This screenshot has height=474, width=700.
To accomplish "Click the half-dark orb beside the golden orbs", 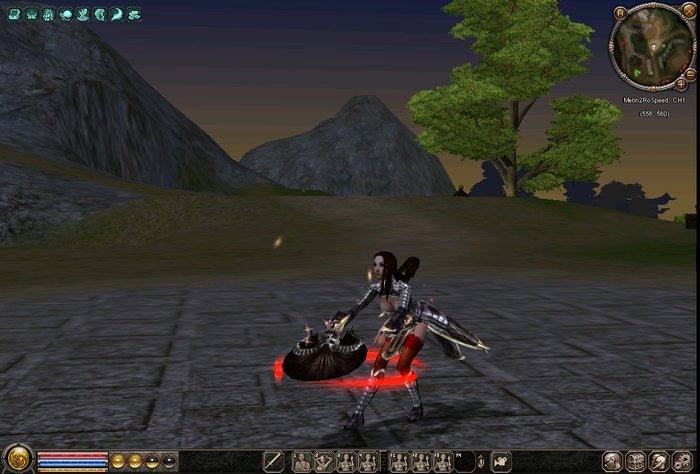I will click(152, 461).
